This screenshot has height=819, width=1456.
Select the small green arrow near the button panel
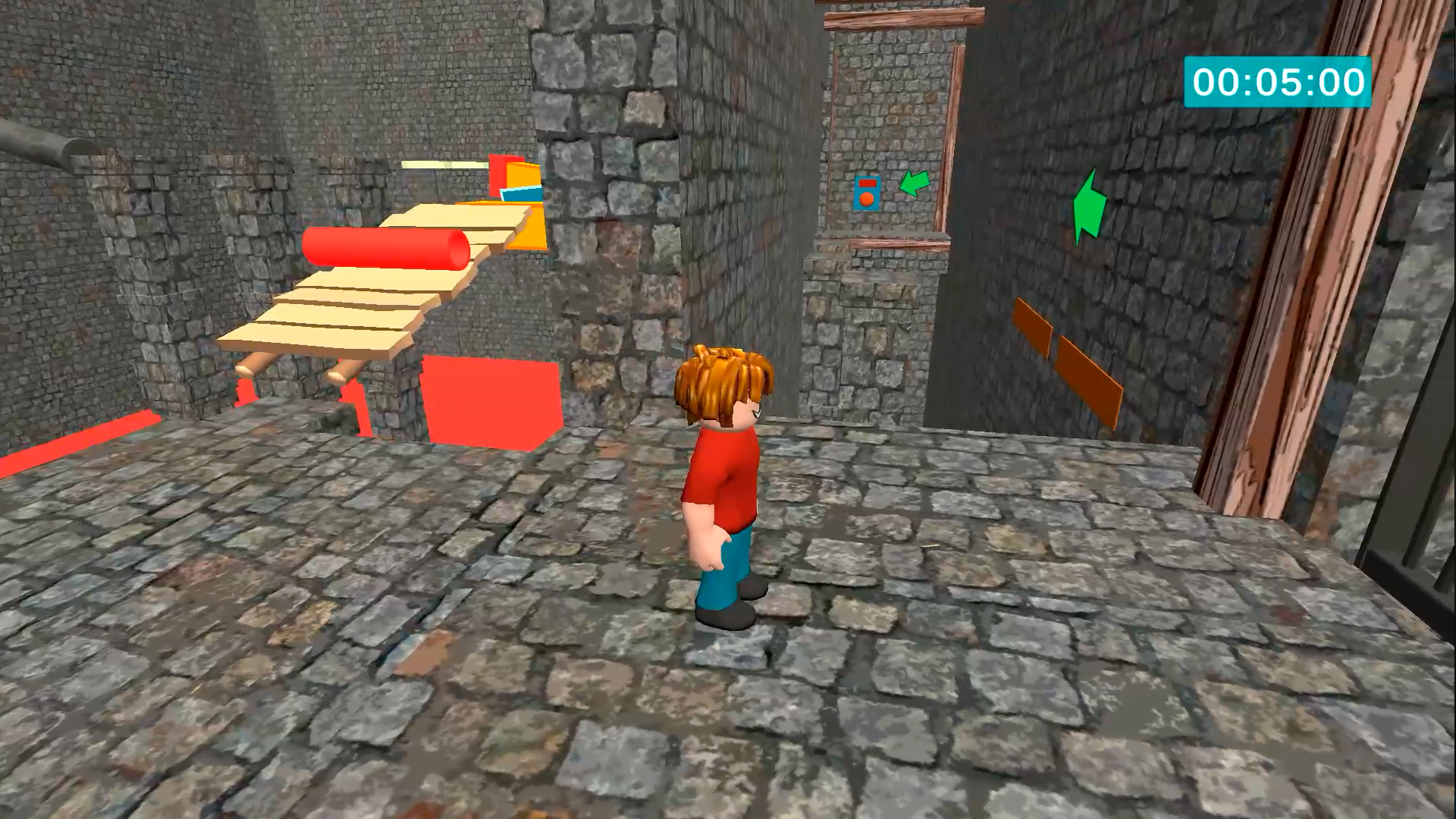914,184
